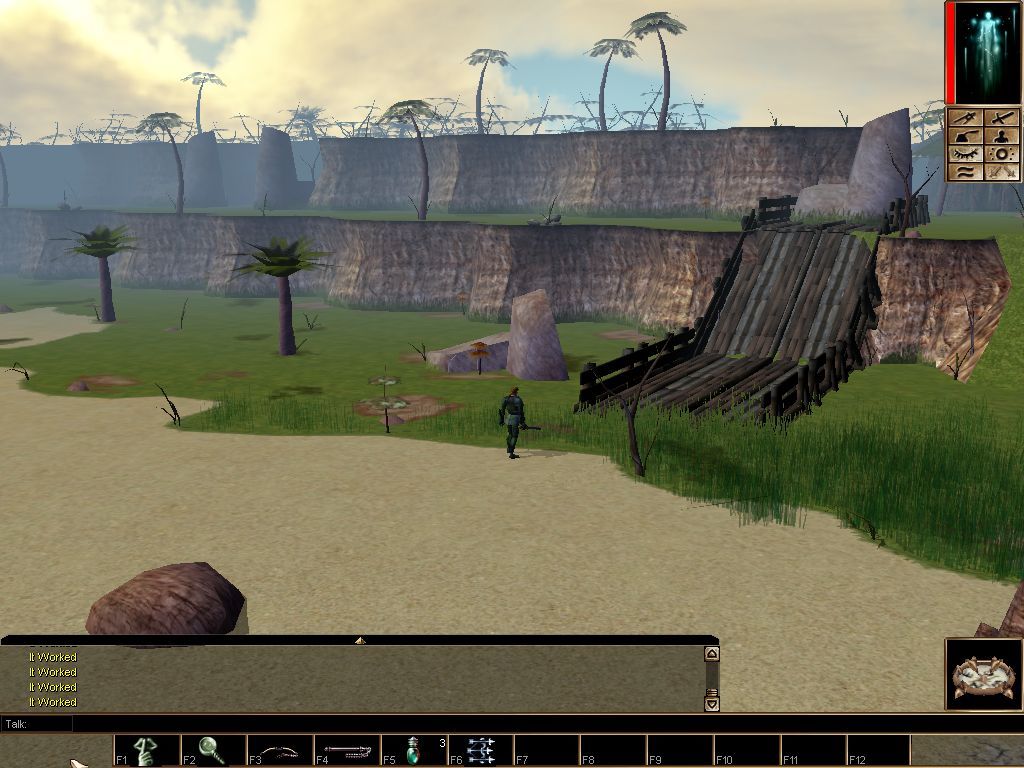Click the glowing spirit character portrait
The image size is (1024, 768).
(982, 53)
